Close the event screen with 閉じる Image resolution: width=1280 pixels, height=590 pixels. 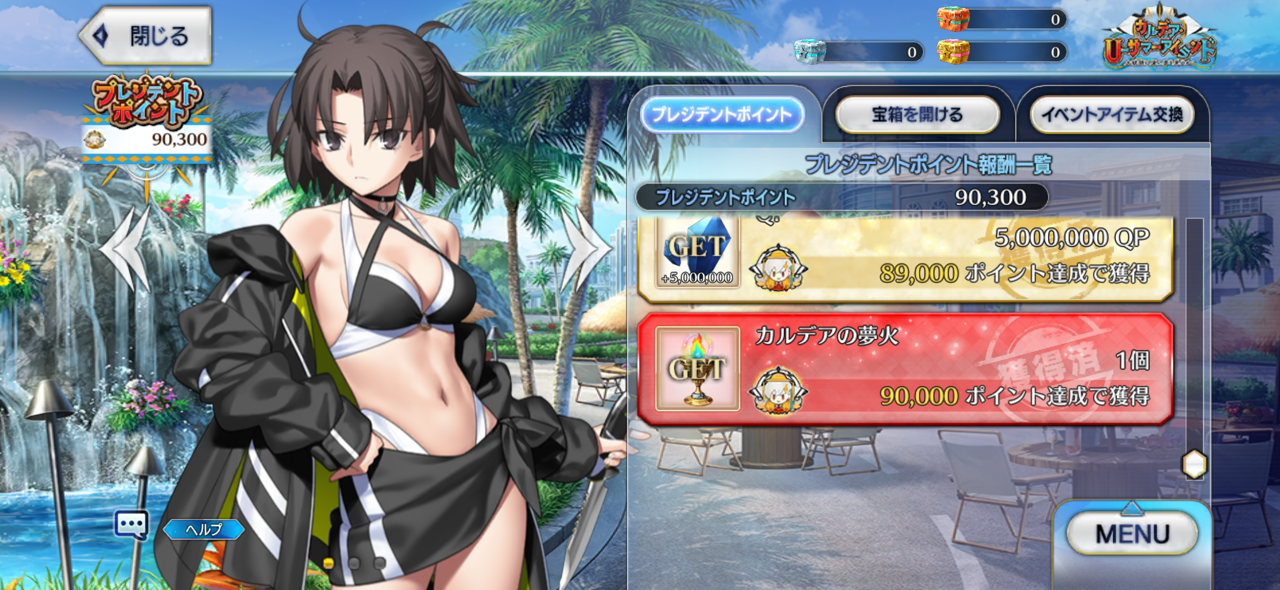146,36
